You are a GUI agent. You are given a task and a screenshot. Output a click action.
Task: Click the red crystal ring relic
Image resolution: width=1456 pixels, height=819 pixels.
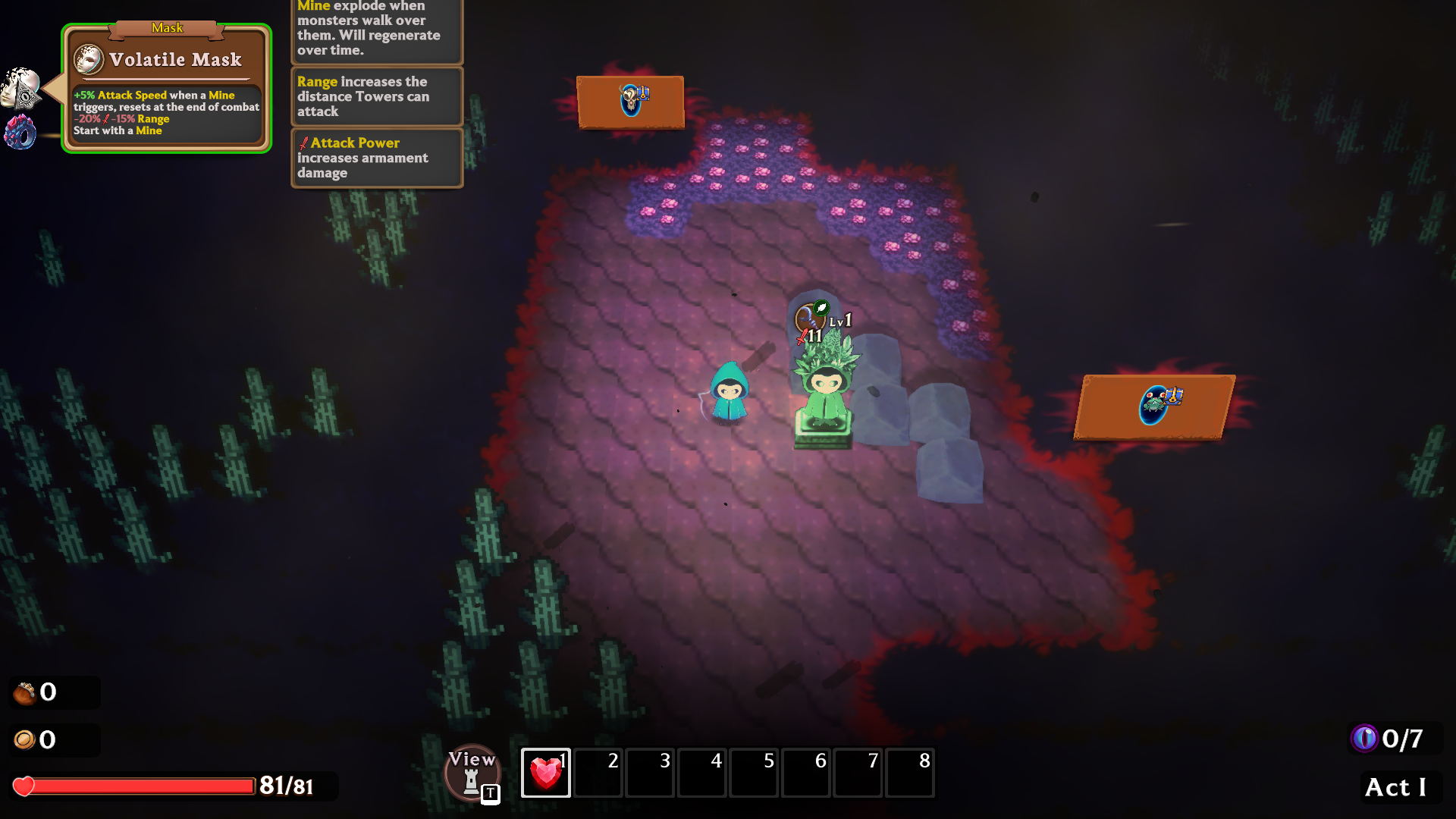(20, 132)
